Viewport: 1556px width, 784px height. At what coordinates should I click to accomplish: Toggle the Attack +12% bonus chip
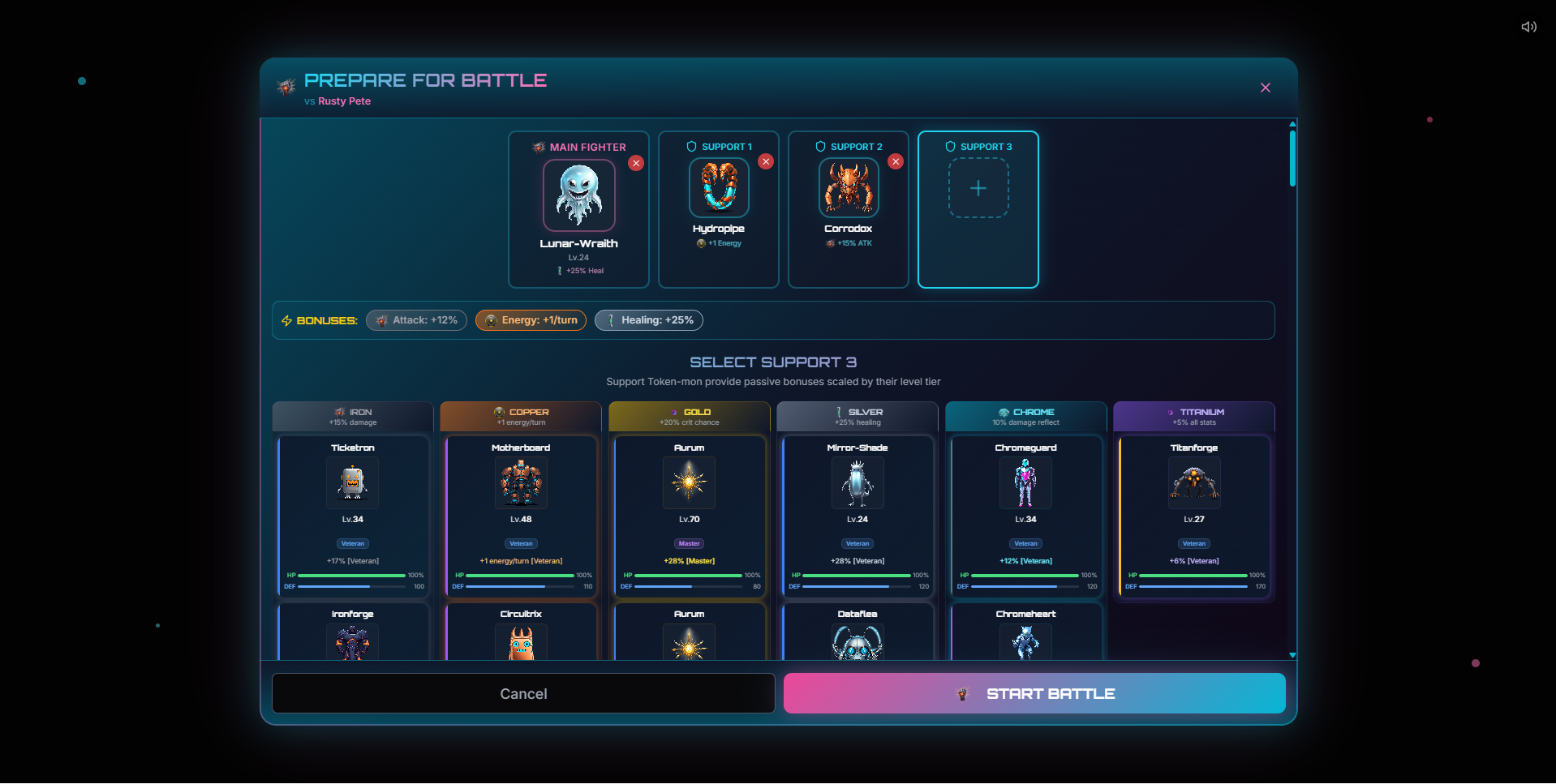[416, 320]
